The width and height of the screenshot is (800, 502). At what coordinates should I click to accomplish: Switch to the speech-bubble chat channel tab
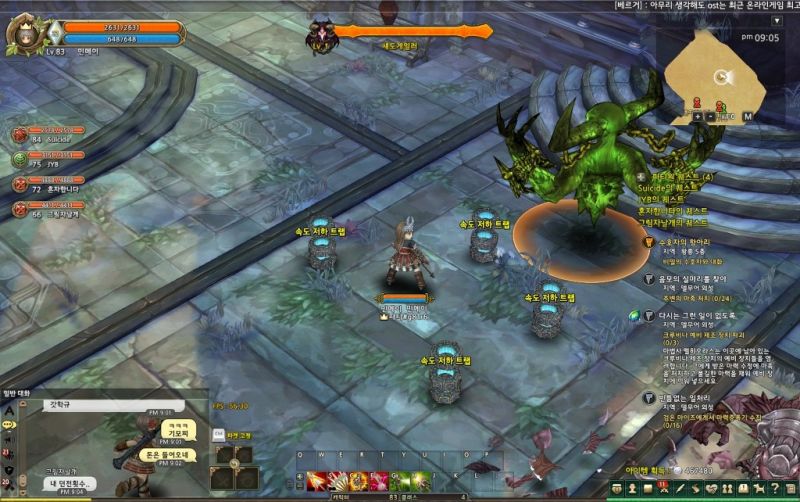point(9,424)
